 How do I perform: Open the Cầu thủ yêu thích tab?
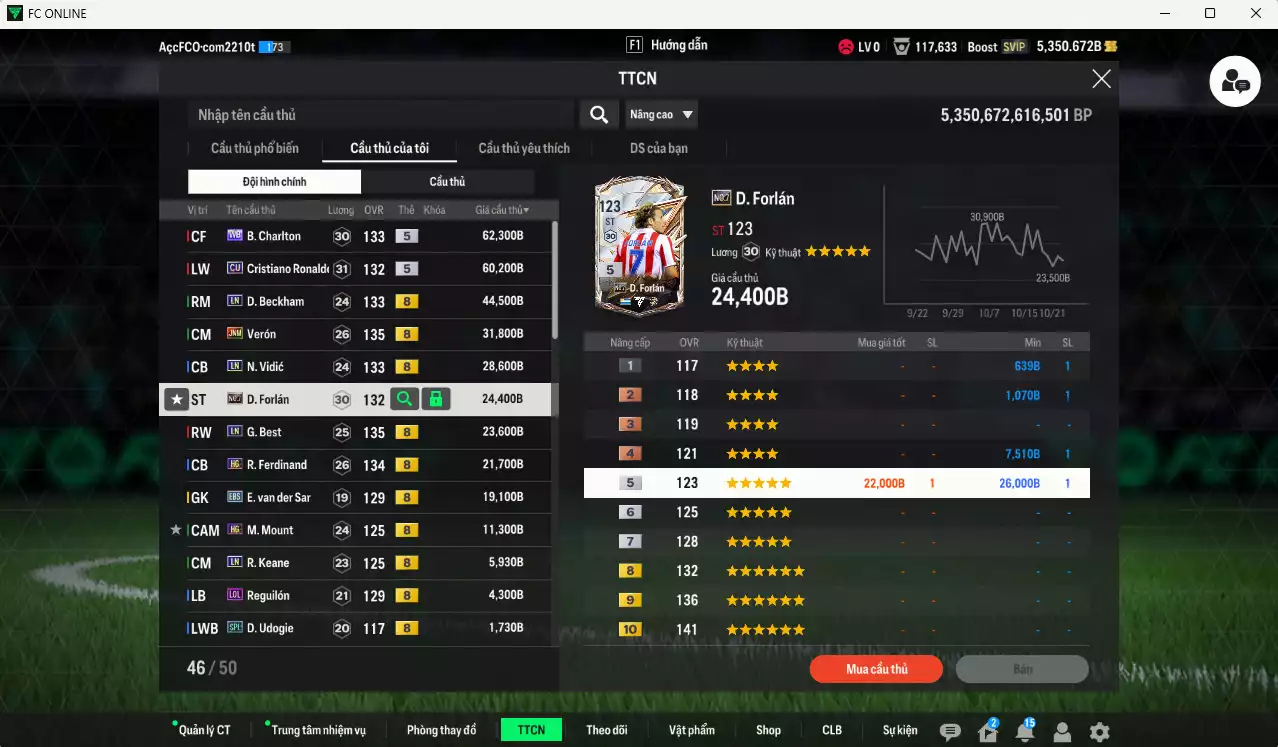(x=524, y=148)
